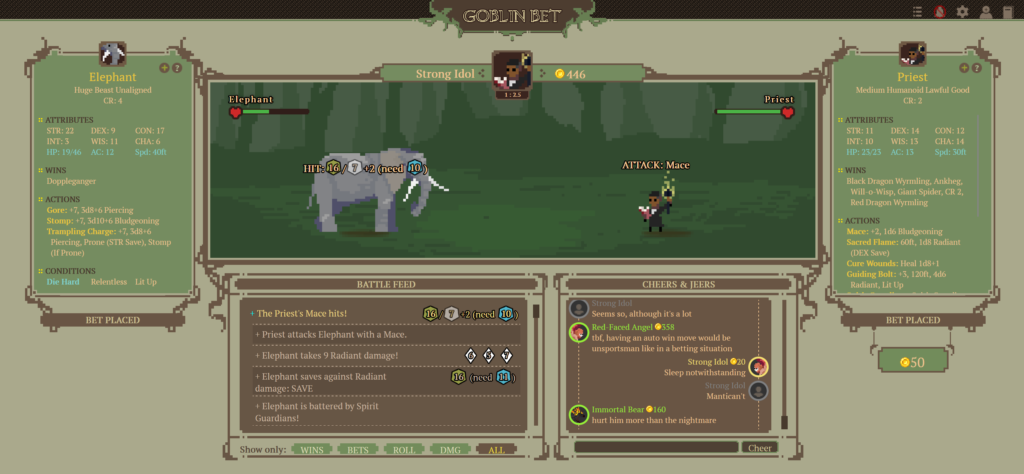Image resolution: width=1024 pixels, height=474 pixels.
Task: Click the plus button on Priest's card
Action: click(x=964, y=68)
